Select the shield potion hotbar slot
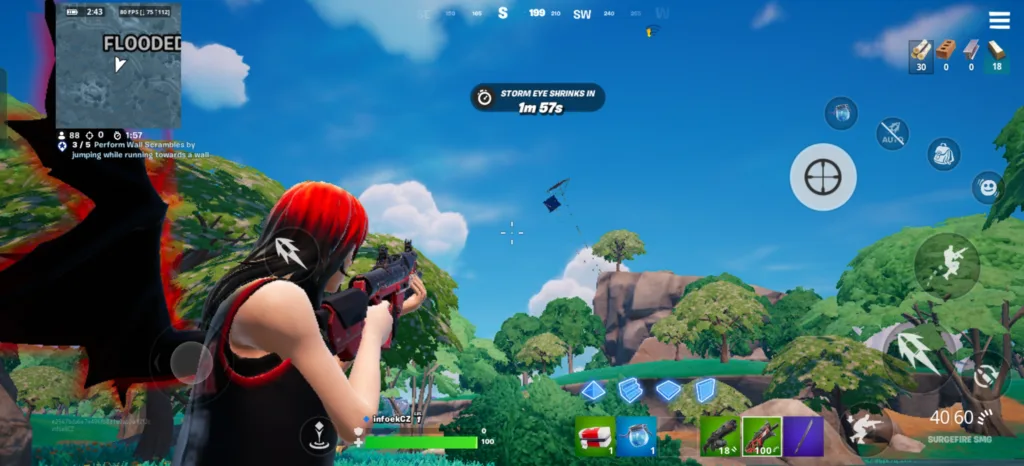This screenshot has width=1024, height=466. tap(635, 436)
